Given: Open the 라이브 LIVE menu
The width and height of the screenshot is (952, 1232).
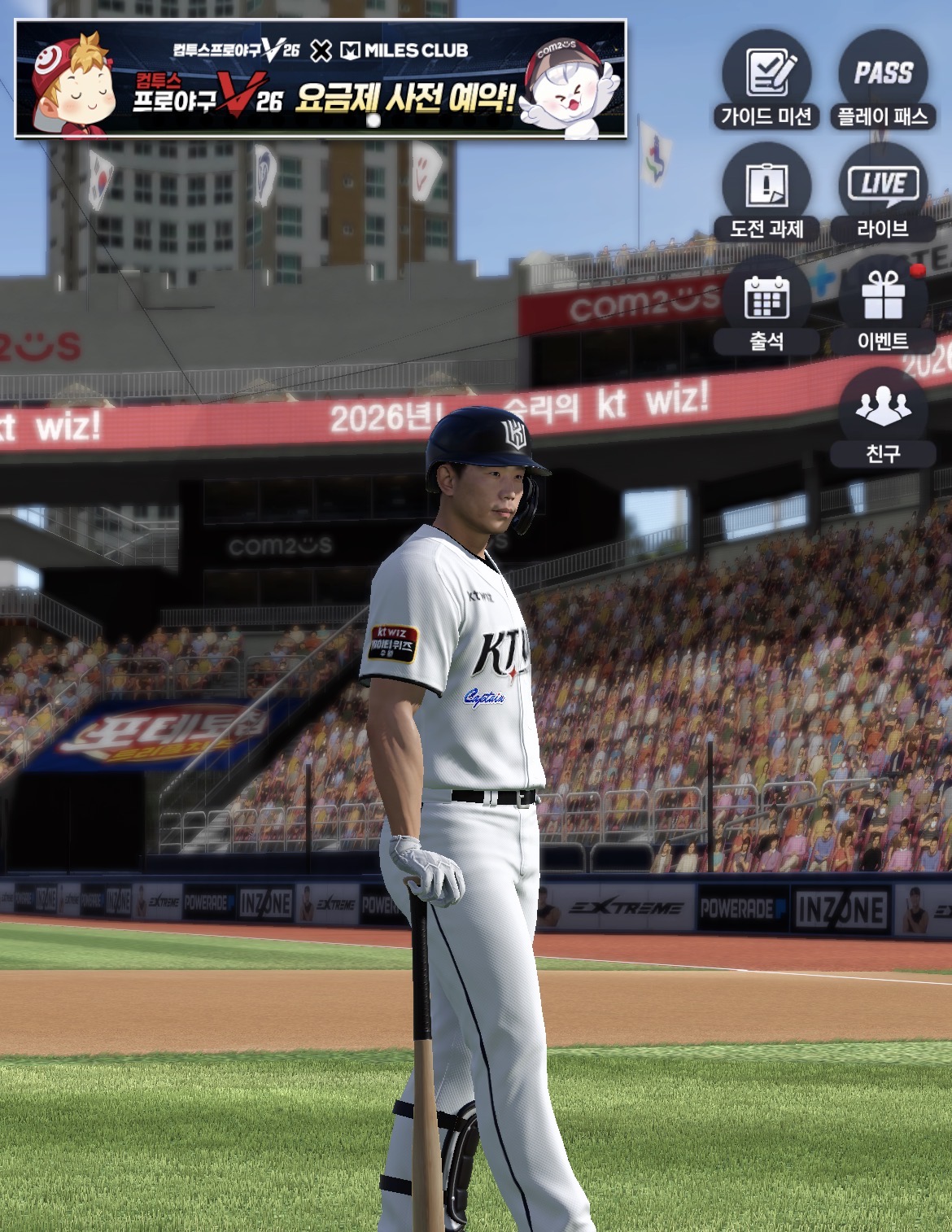Looking at the screenshot, I should 883,192.
